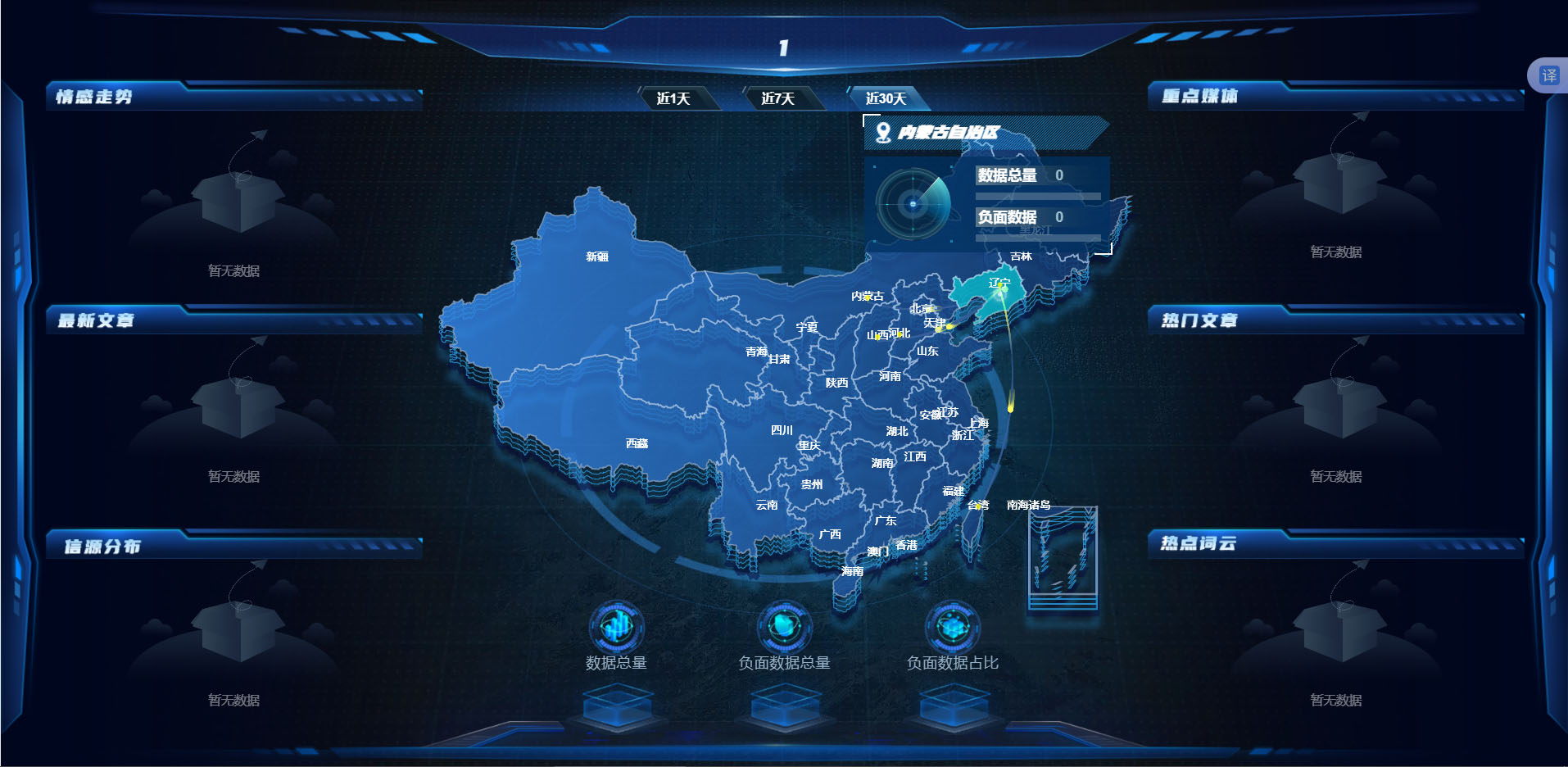
Task: Switch to the 近7天 tab
Action: 778,97
